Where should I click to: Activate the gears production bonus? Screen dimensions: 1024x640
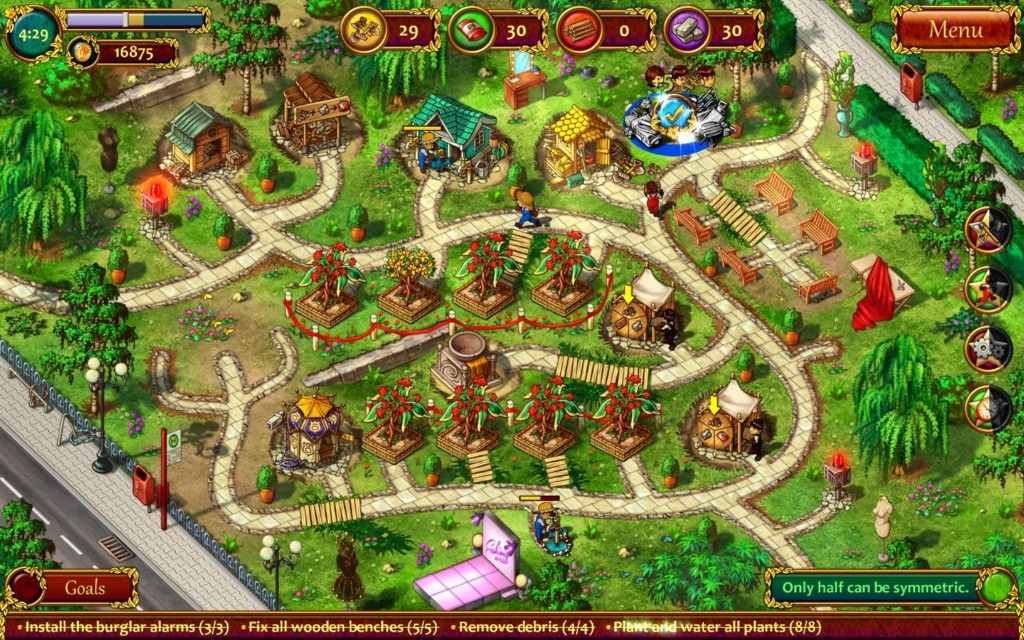[987, 348]
